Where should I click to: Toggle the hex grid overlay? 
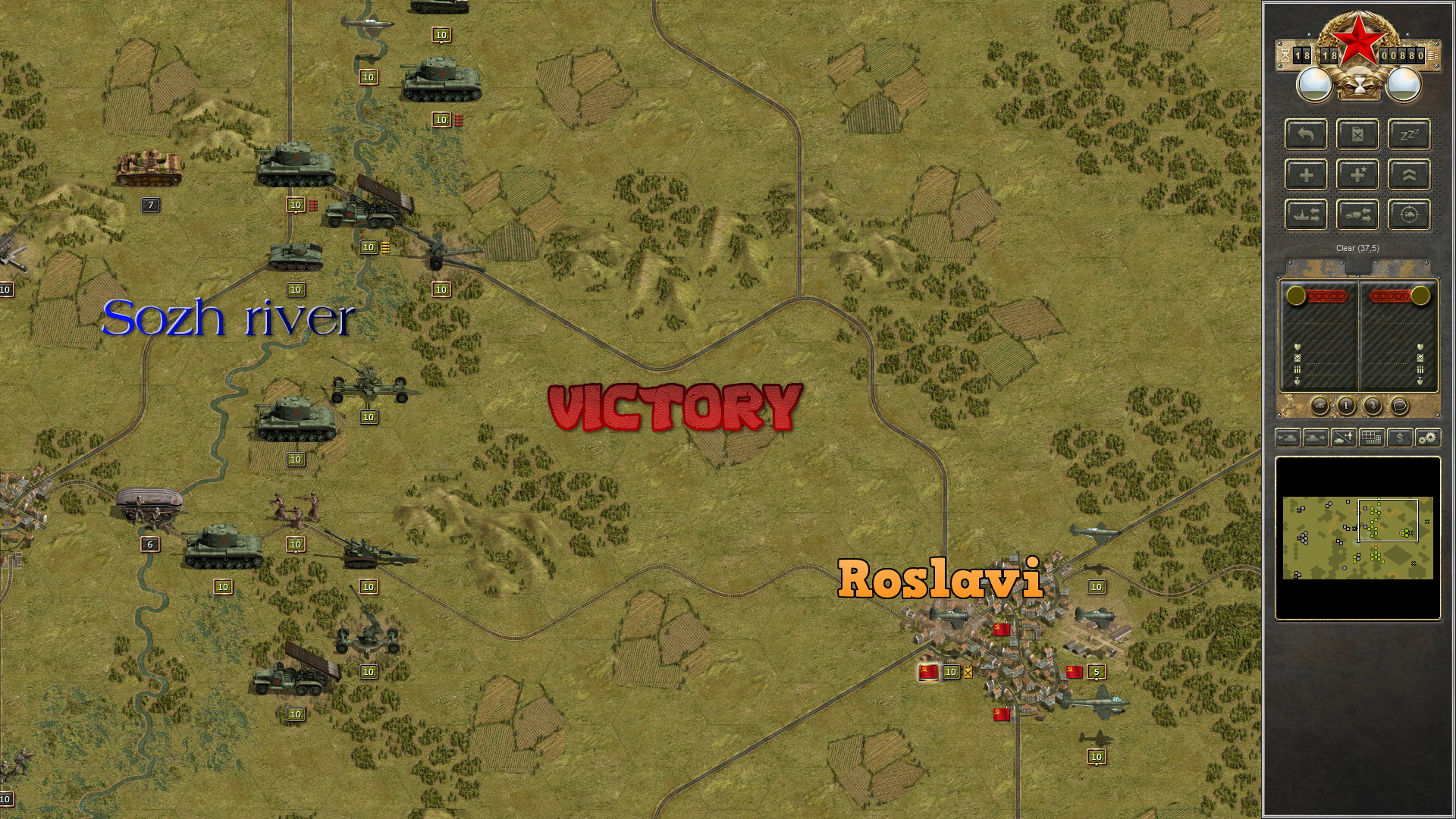(1371, 438)
